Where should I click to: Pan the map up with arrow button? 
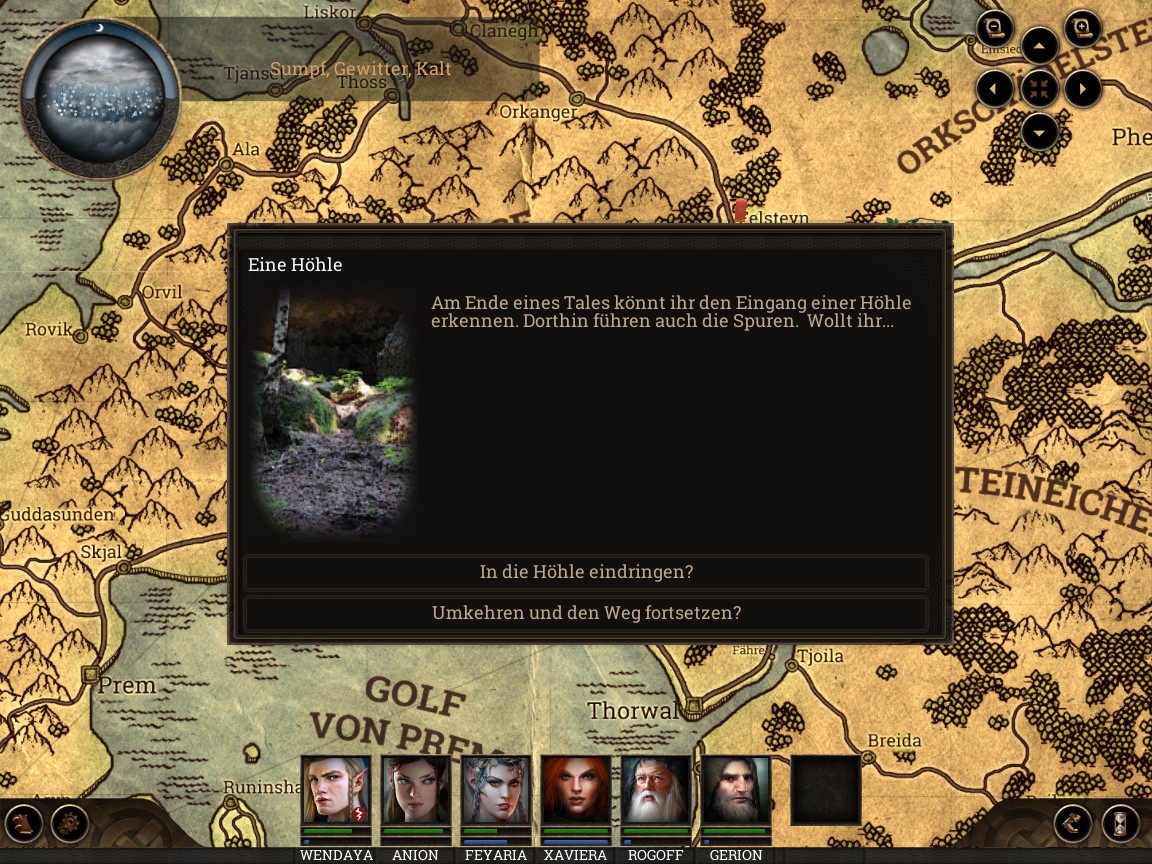coord(1040,46)
